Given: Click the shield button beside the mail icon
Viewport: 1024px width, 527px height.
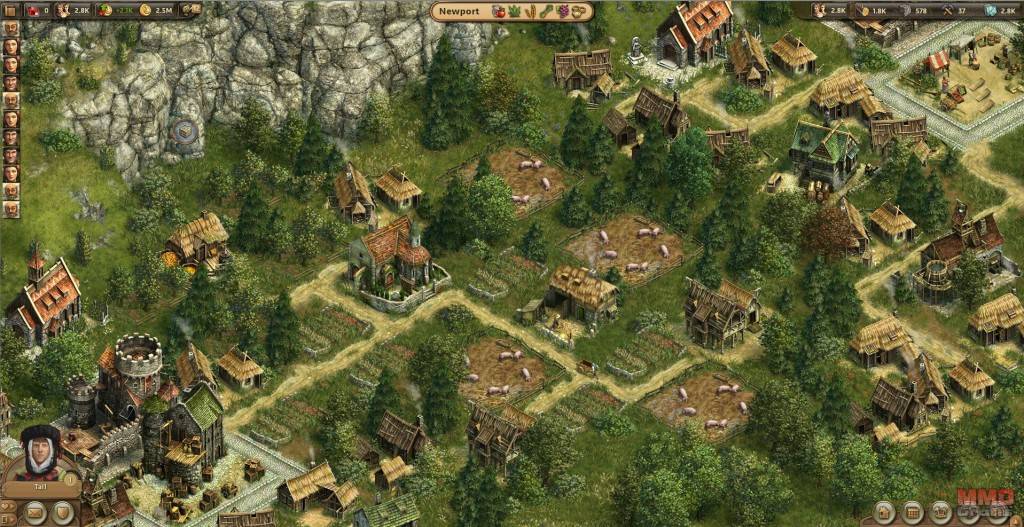Looking at the screenshot, I should (63, 514).
